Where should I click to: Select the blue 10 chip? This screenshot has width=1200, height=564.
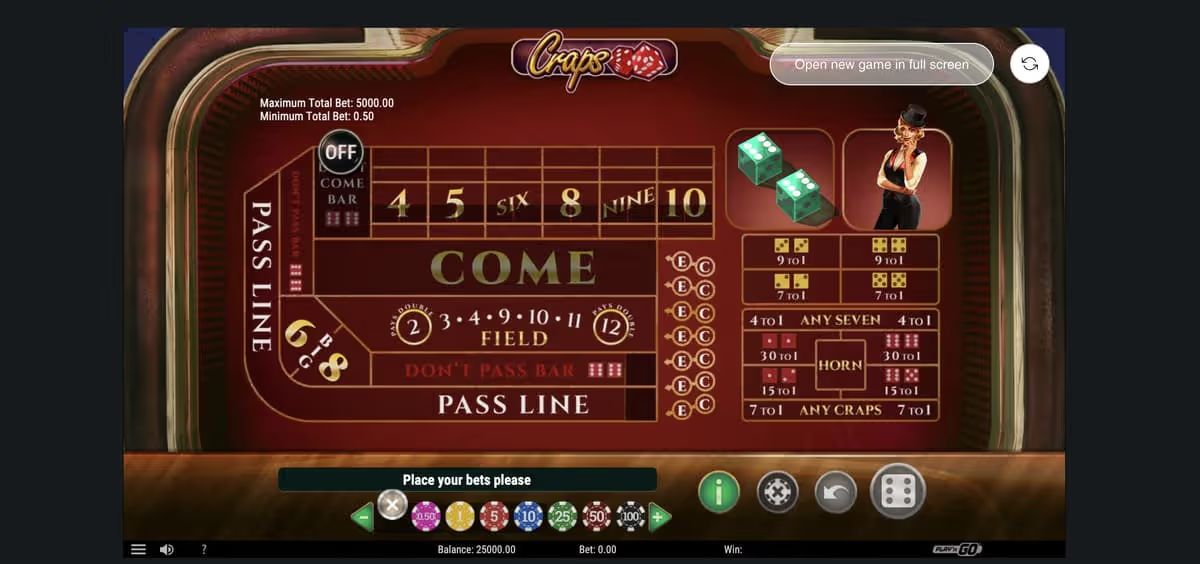tap(528, 516)
